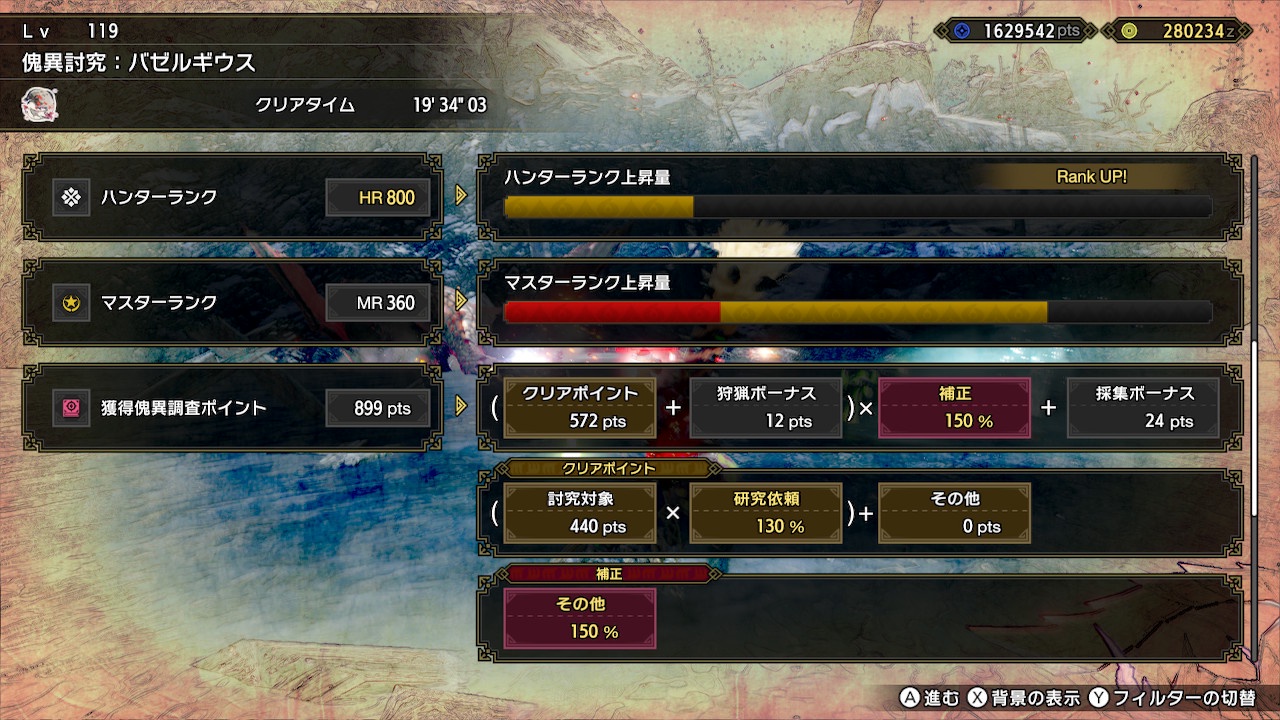
Task: Click the 研究依頼 130 % box
Action: [x=766, y=513]
